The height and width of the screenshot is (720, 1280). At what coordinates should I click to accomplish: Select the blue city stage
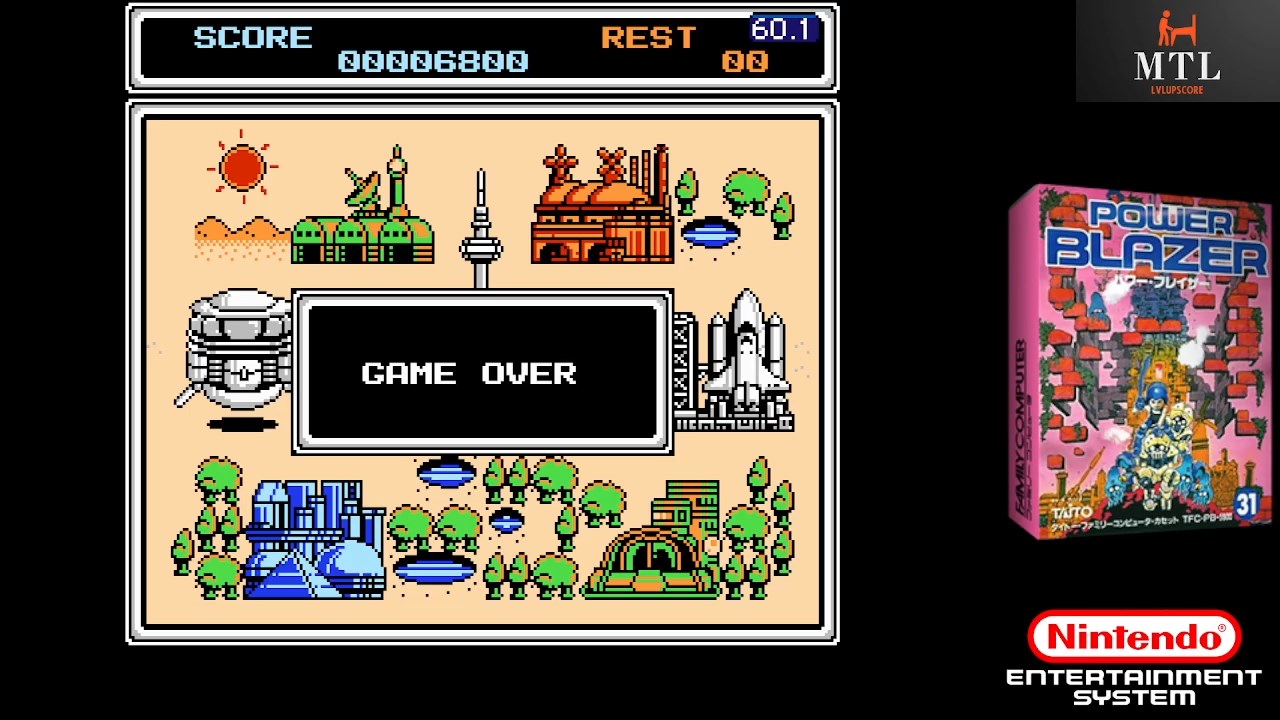click(x=313, y=541)
